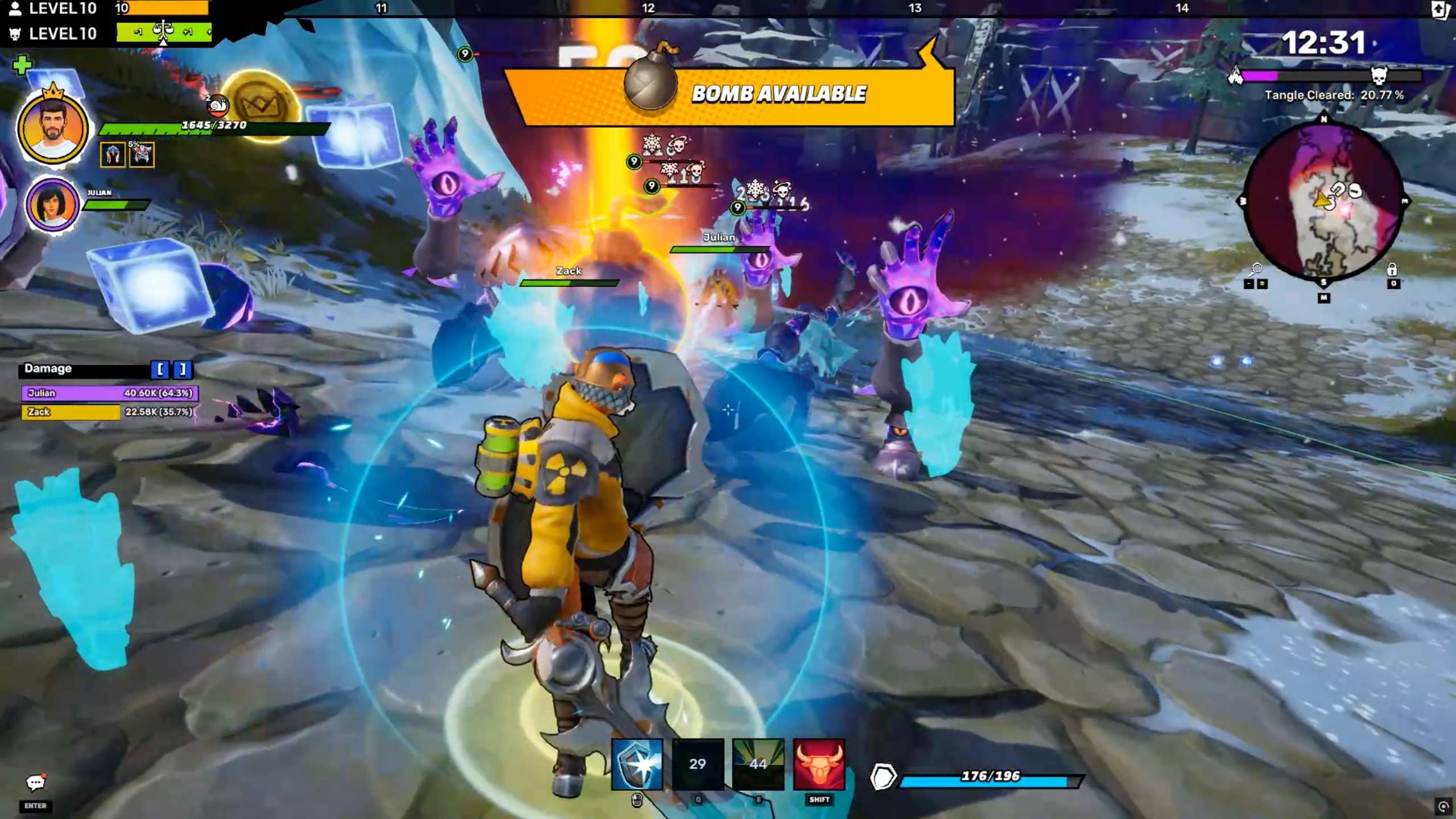The height and width of the screenshot is (819, 1456).
Task: Select the ability on 29-second cooldown
Action: pyautogui.click(x=698, y=764)
